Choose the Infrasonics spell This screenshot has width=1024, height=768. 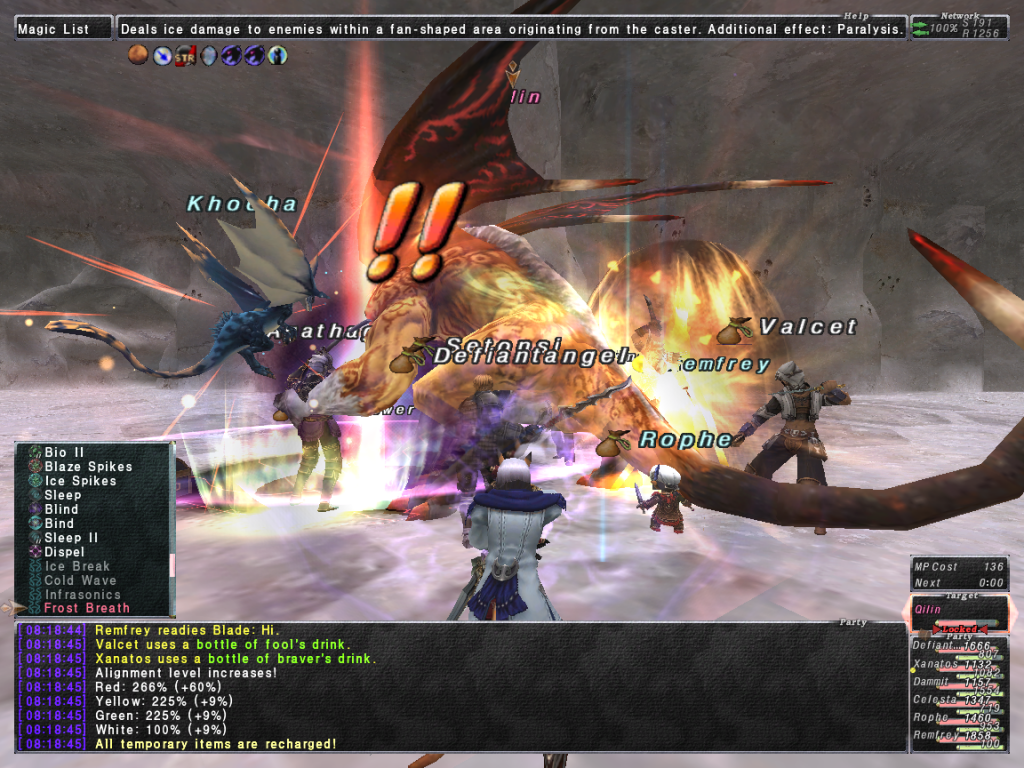click(x=85, y=594)
